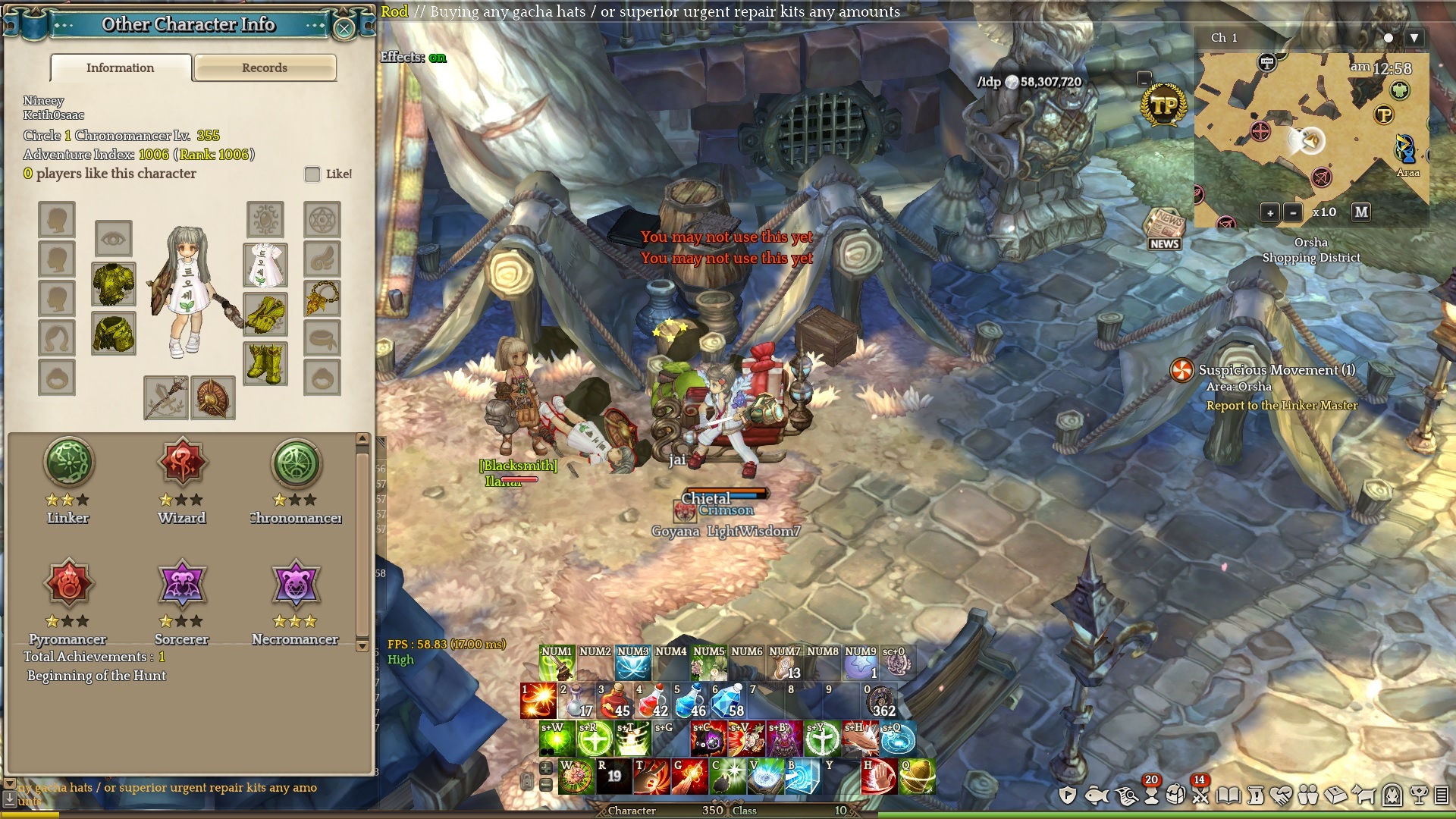Use the item with 362 count
Image resolution: width=1456 pixels, height=819 pixels.
click(x=880, y=701)
